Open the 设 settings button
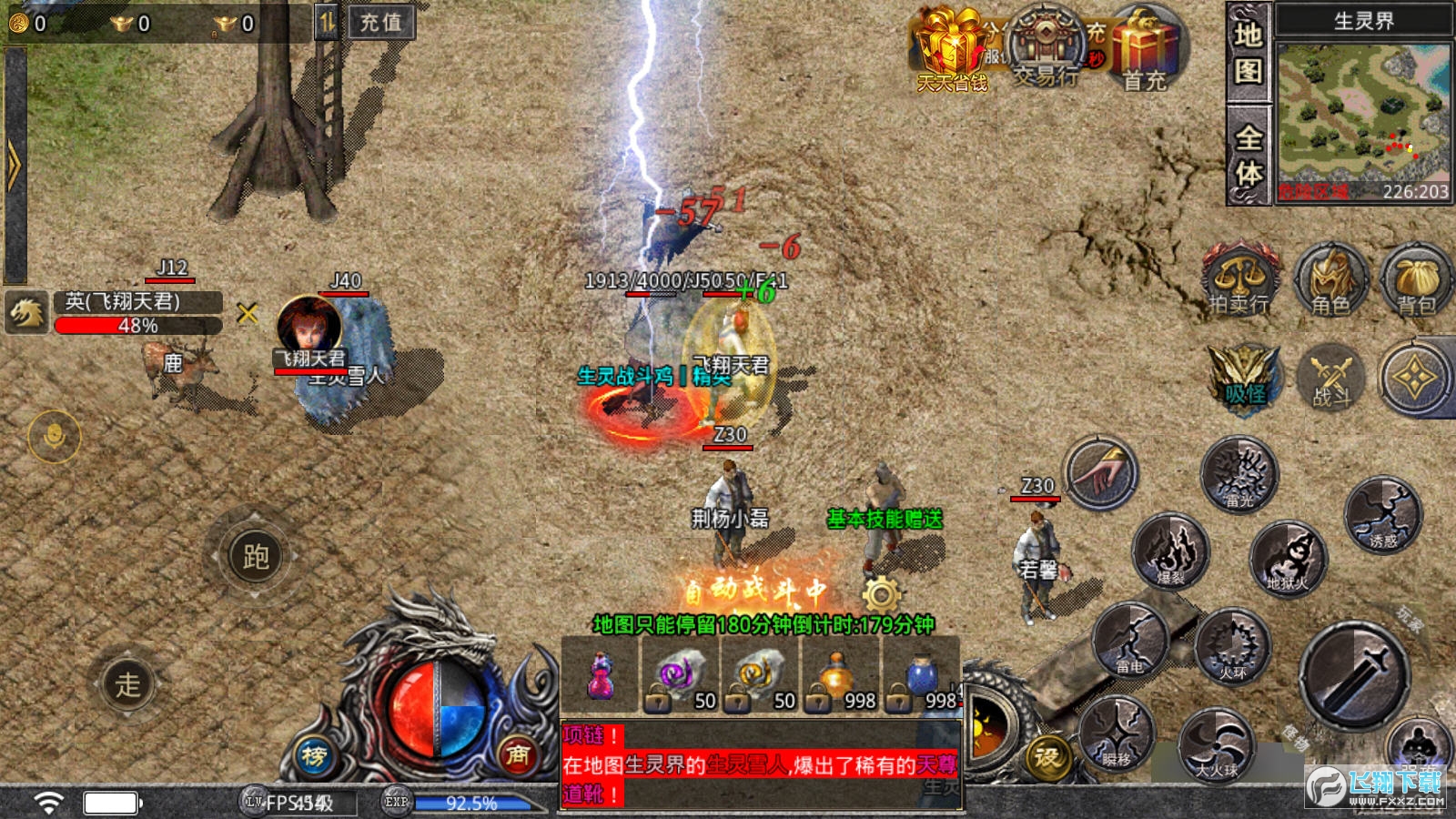This screenshot has height=819, width=1456. [x=1047, y=757]
